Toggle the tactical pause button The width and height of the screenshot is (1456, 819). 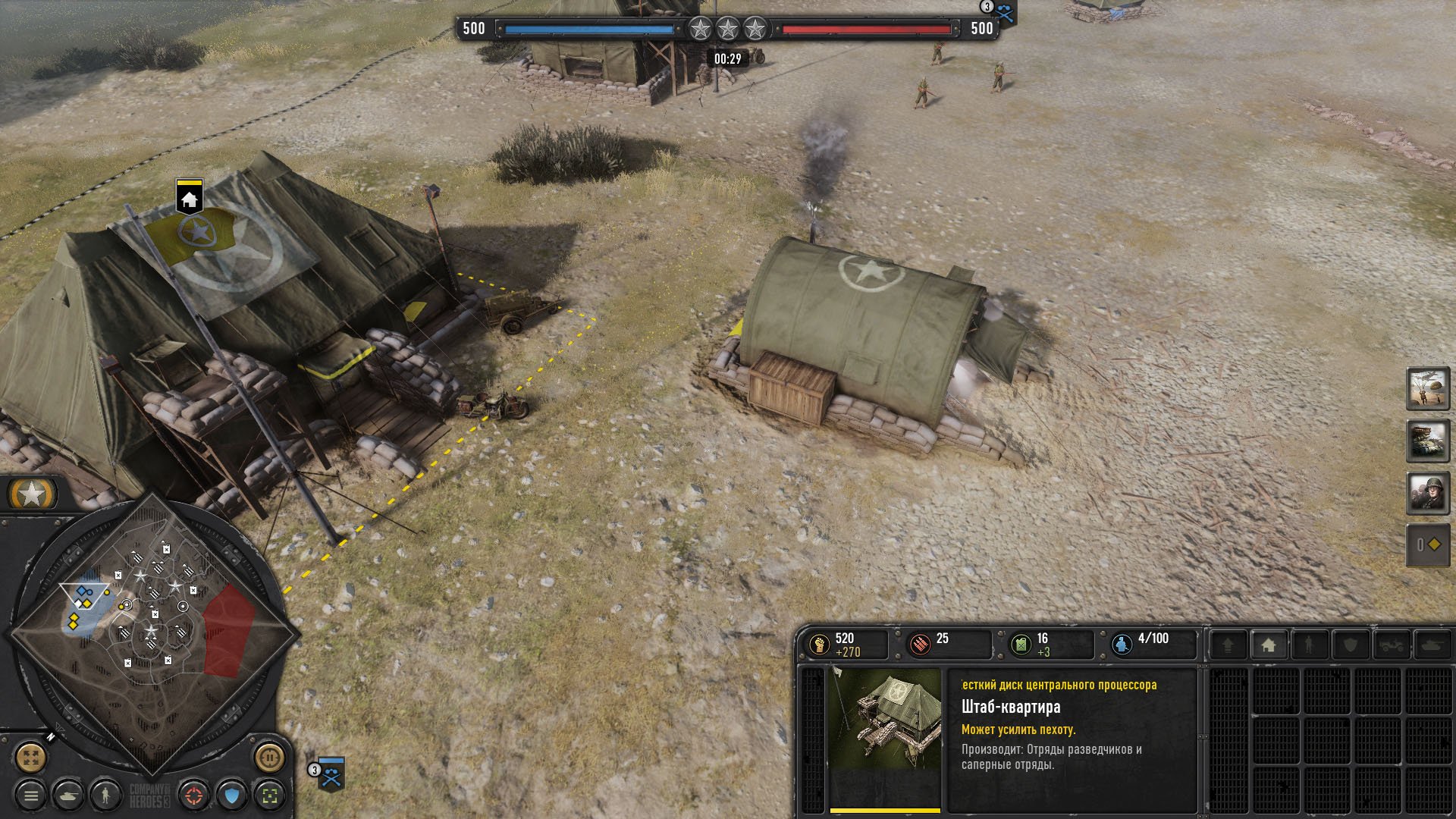[x=269, y=756]
